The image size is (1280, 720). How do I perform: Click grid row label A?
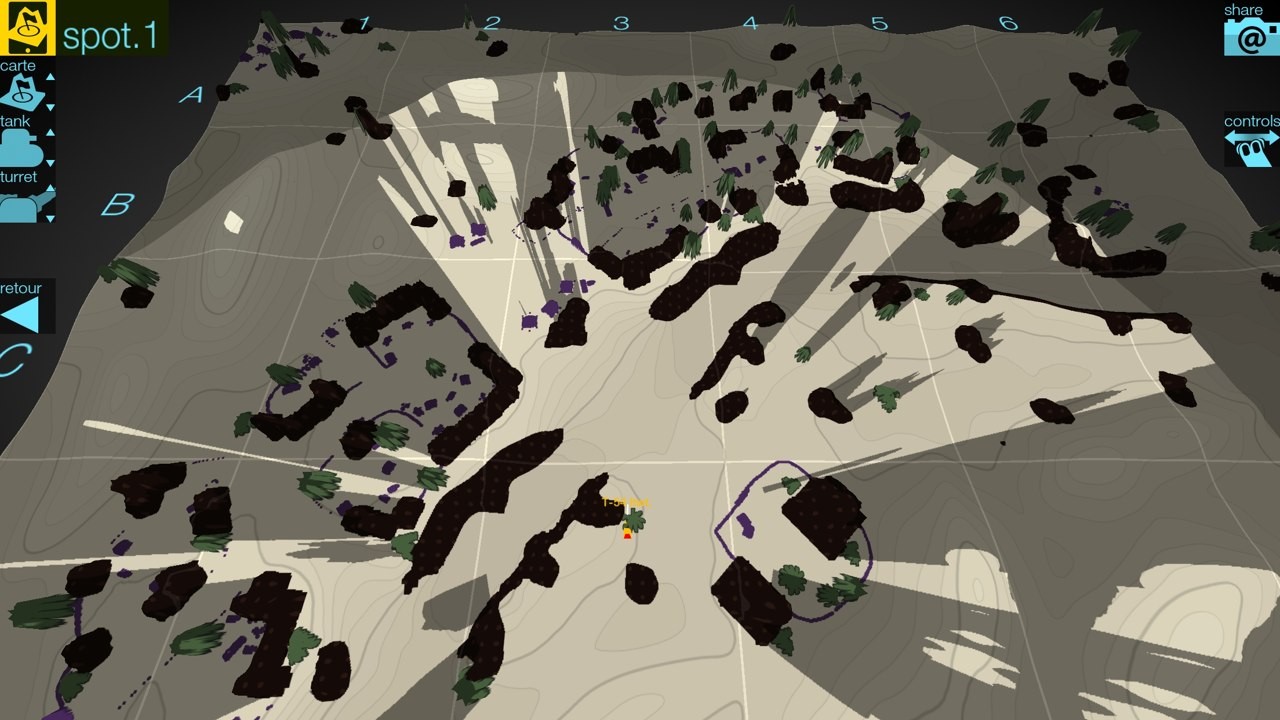click(x=189, y=95)
